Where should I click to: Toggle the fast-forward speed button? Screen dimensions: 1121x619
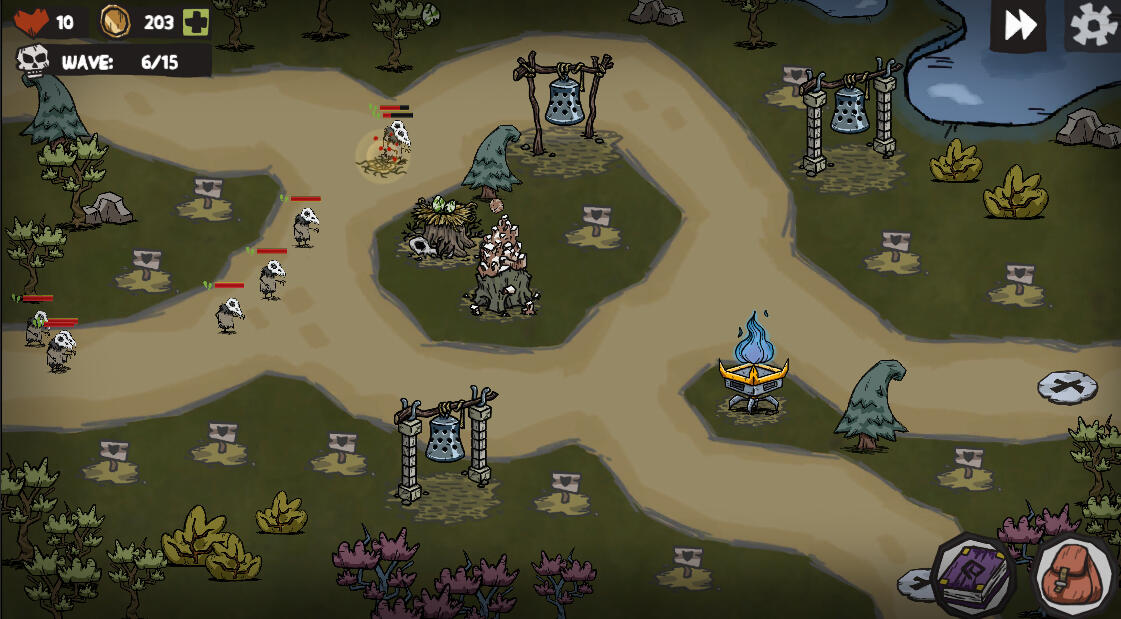click(1019, 25)
